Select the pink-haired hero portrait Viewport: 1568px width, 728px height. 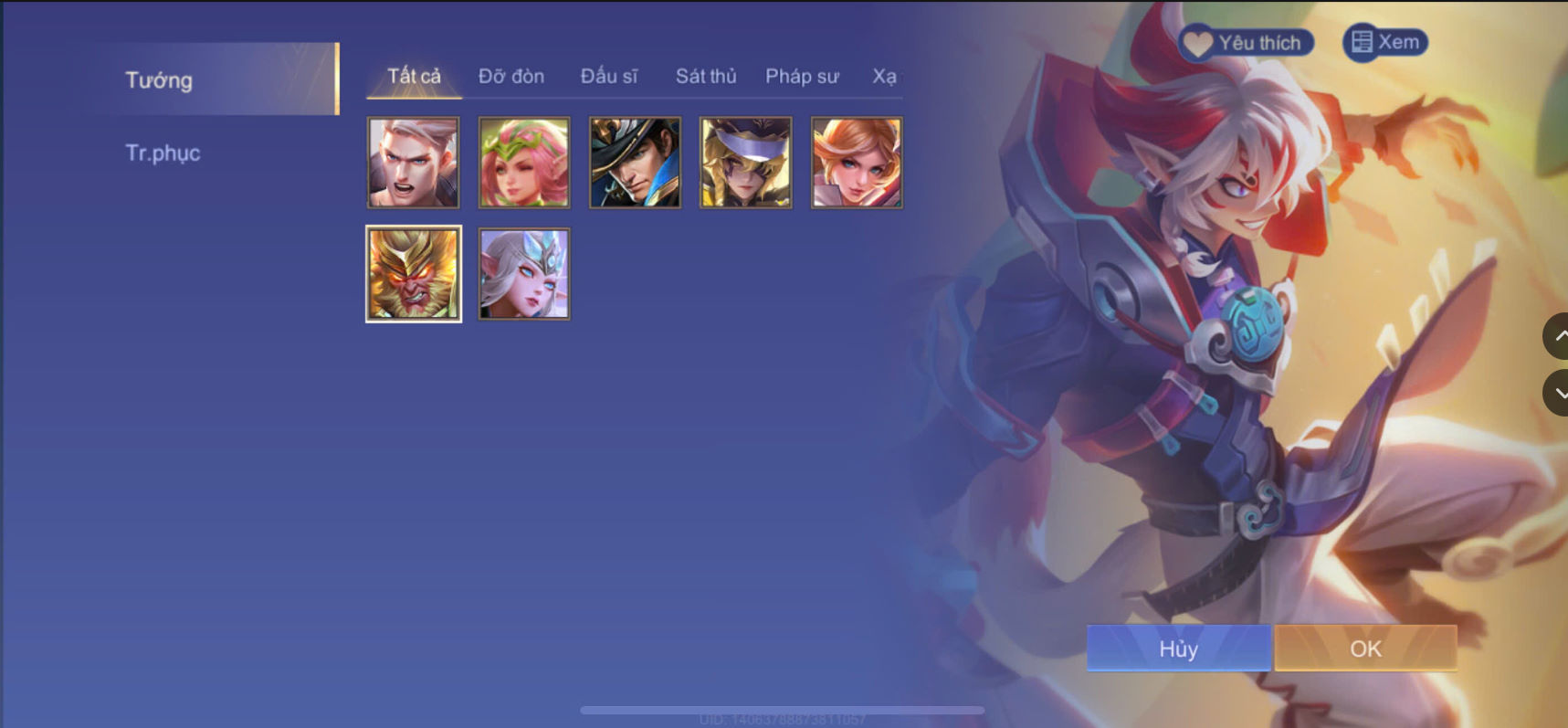point(522,162)
